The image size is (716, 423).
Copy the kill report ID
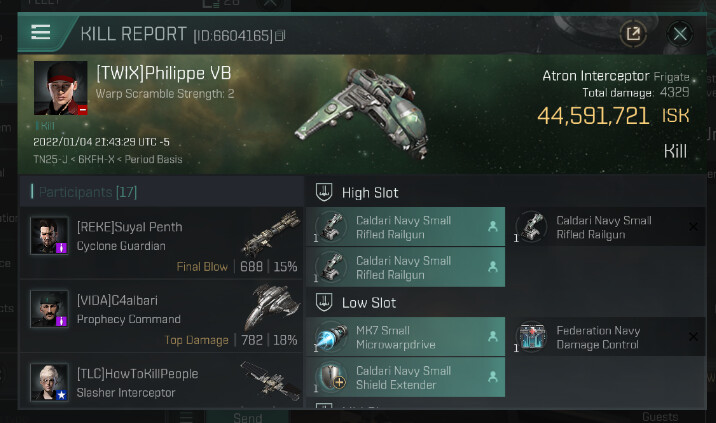[x=280, y=36]
